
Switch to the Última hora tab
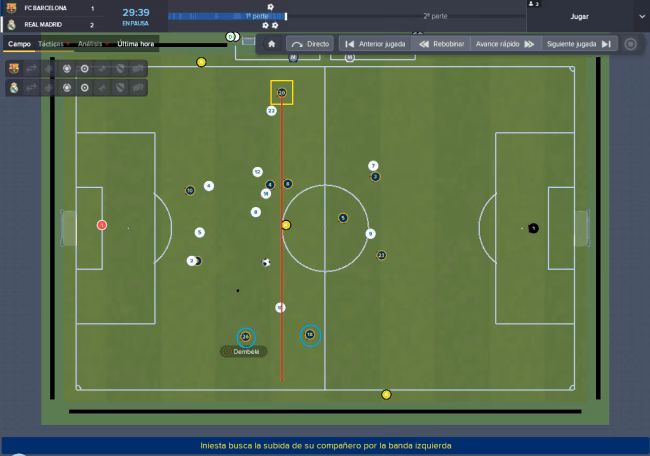[x=135, y=44]
